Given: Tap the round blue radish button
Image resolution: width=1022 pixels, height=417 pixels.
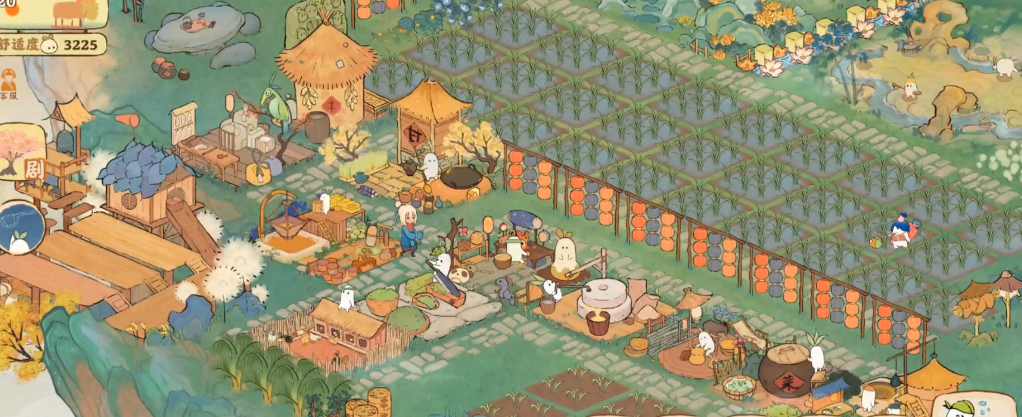Looking at the screenshot, I should pos(20,229).
